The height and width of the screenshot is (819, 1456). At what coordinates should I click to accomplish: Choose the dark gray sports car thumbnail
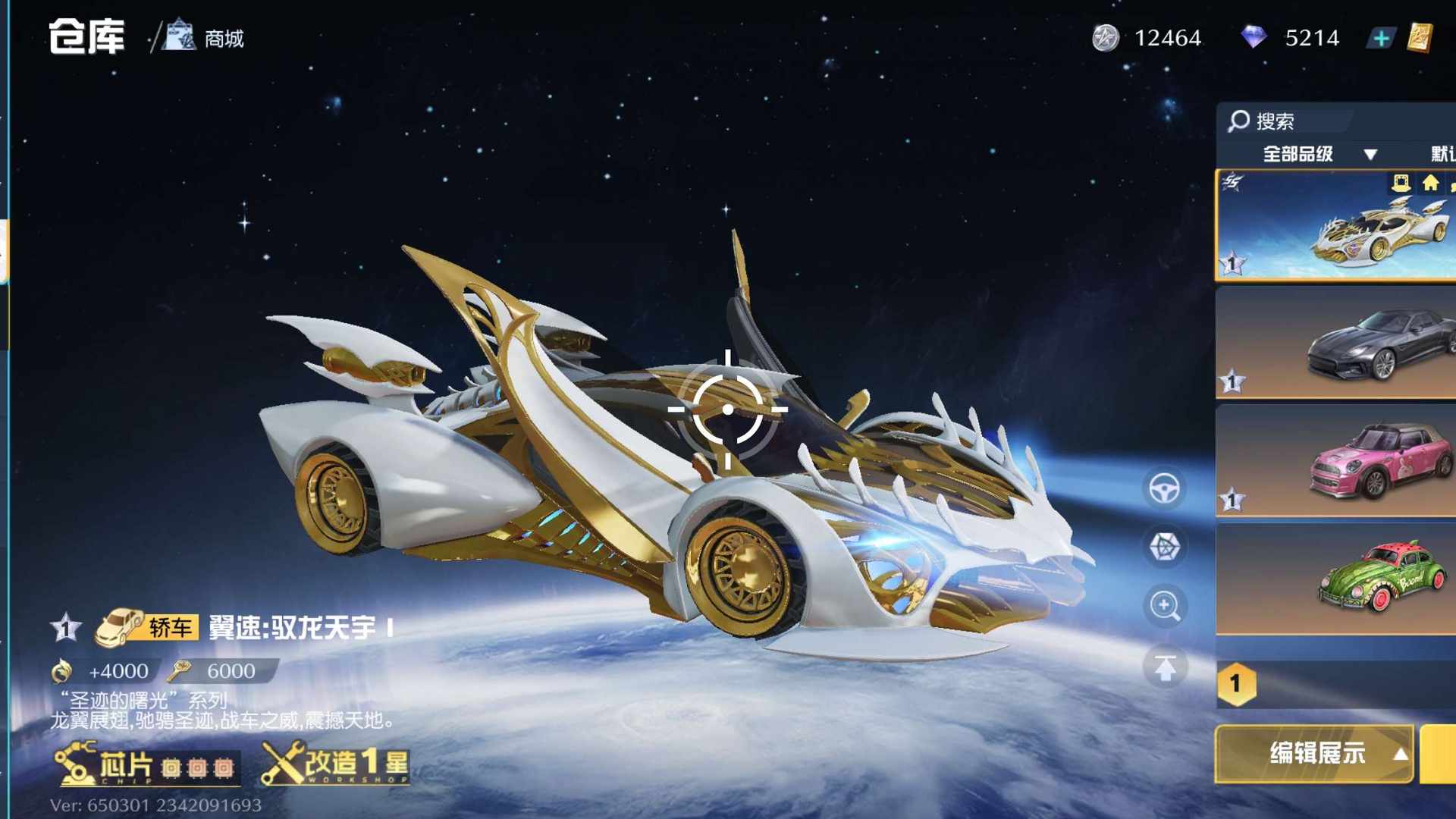pyautogui.click(x=1336, y=343)
